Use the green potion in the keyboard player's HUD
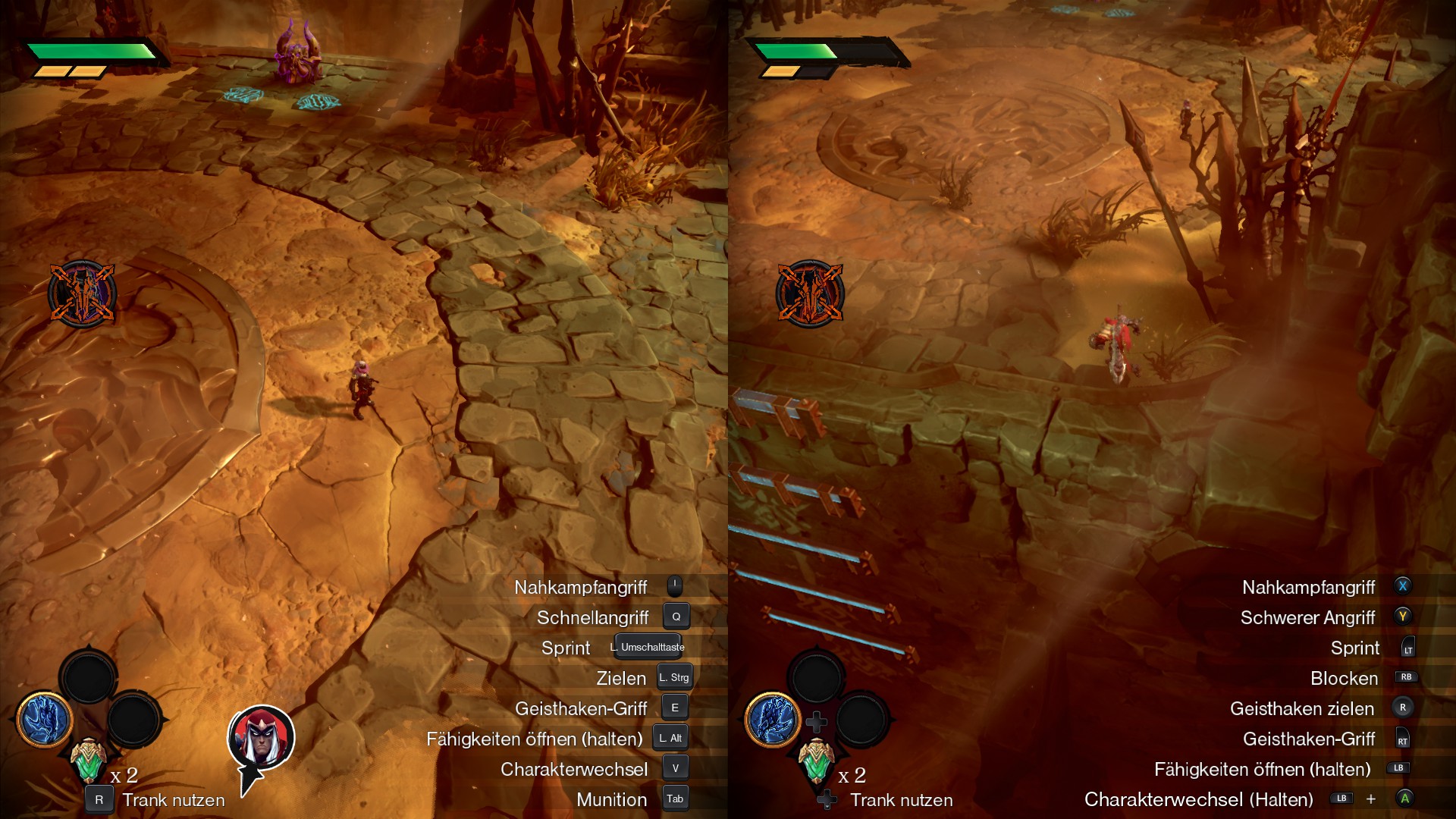The height and width of the screenshot is (819, 1456). 88,760
